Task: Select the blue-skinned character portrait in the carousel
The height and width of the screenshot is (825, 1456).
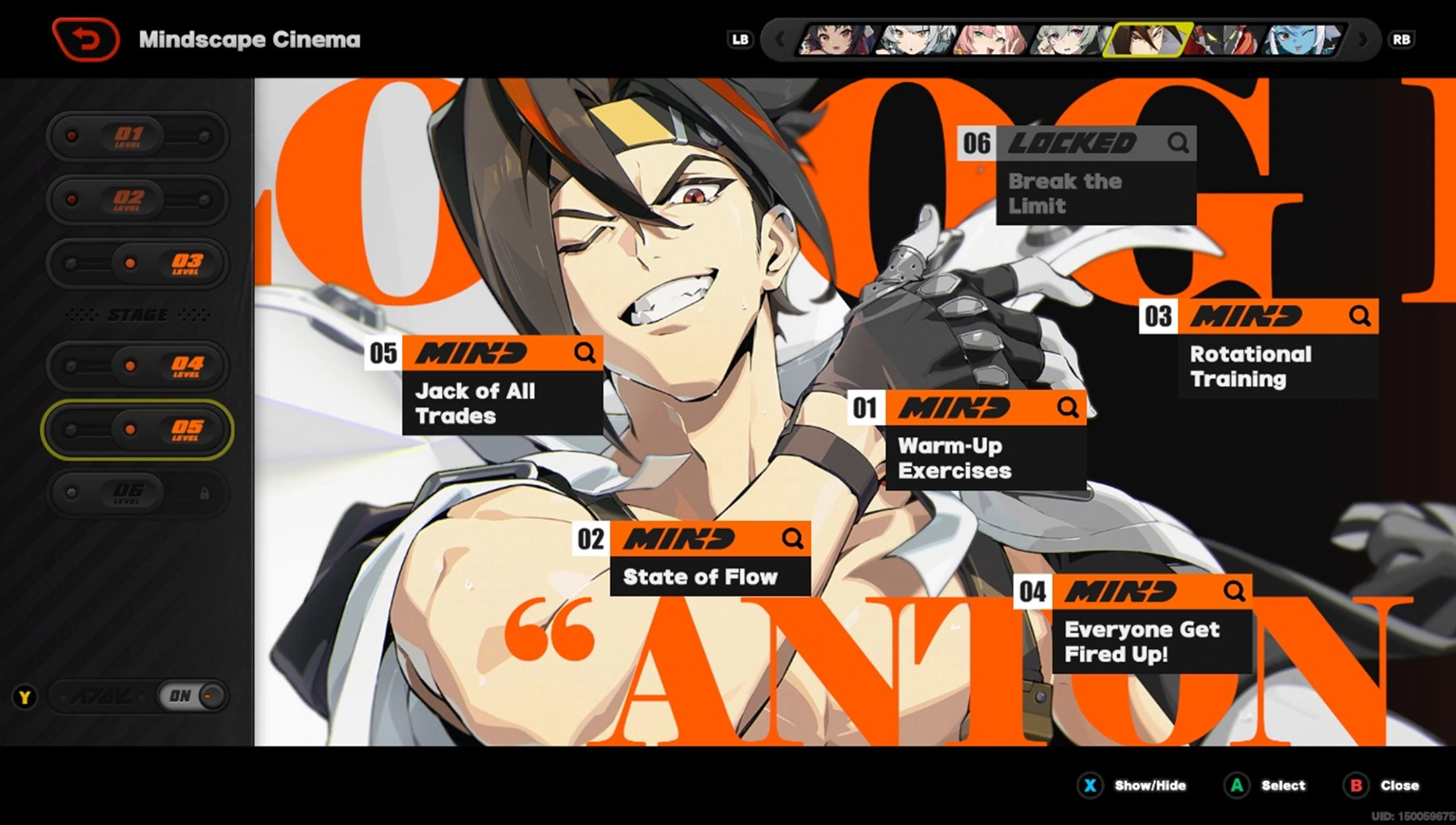Action: [x=1303, y=39]
